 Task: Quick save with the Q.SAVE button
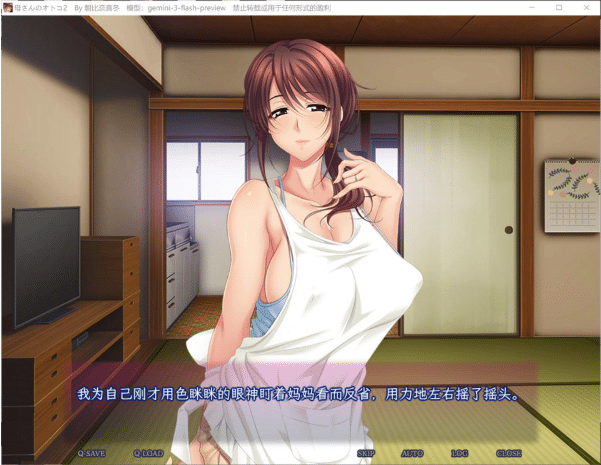[92, 453]
